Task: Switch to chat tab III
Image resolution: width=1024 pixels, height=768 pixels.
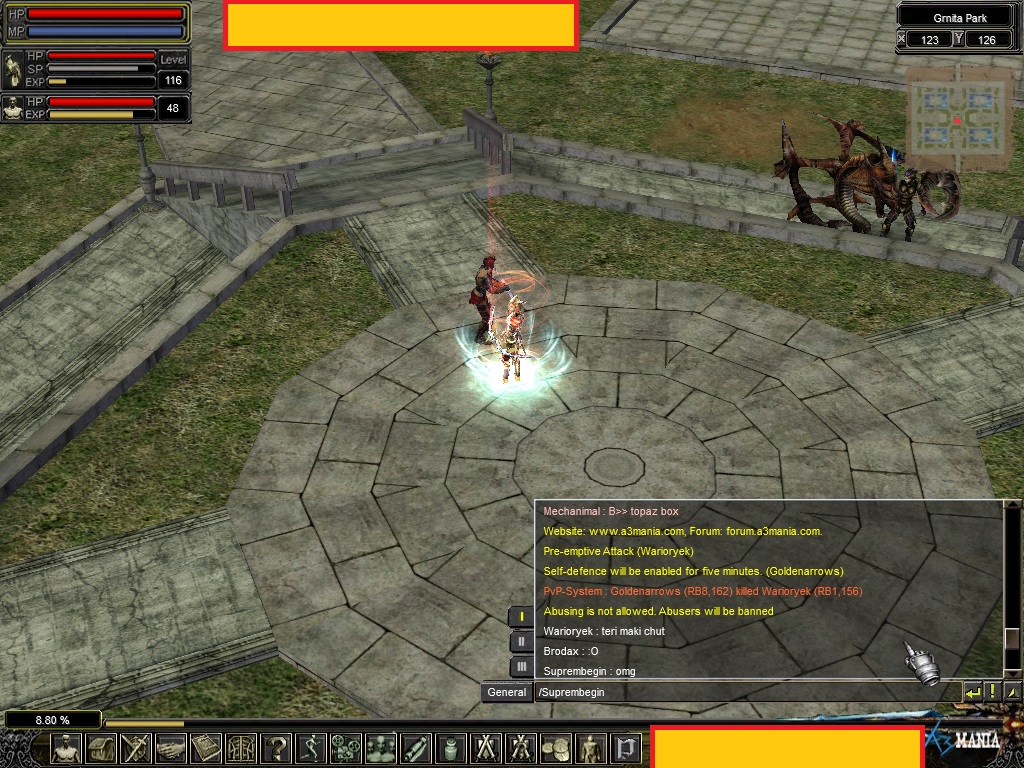Action: tap(521, 666)
